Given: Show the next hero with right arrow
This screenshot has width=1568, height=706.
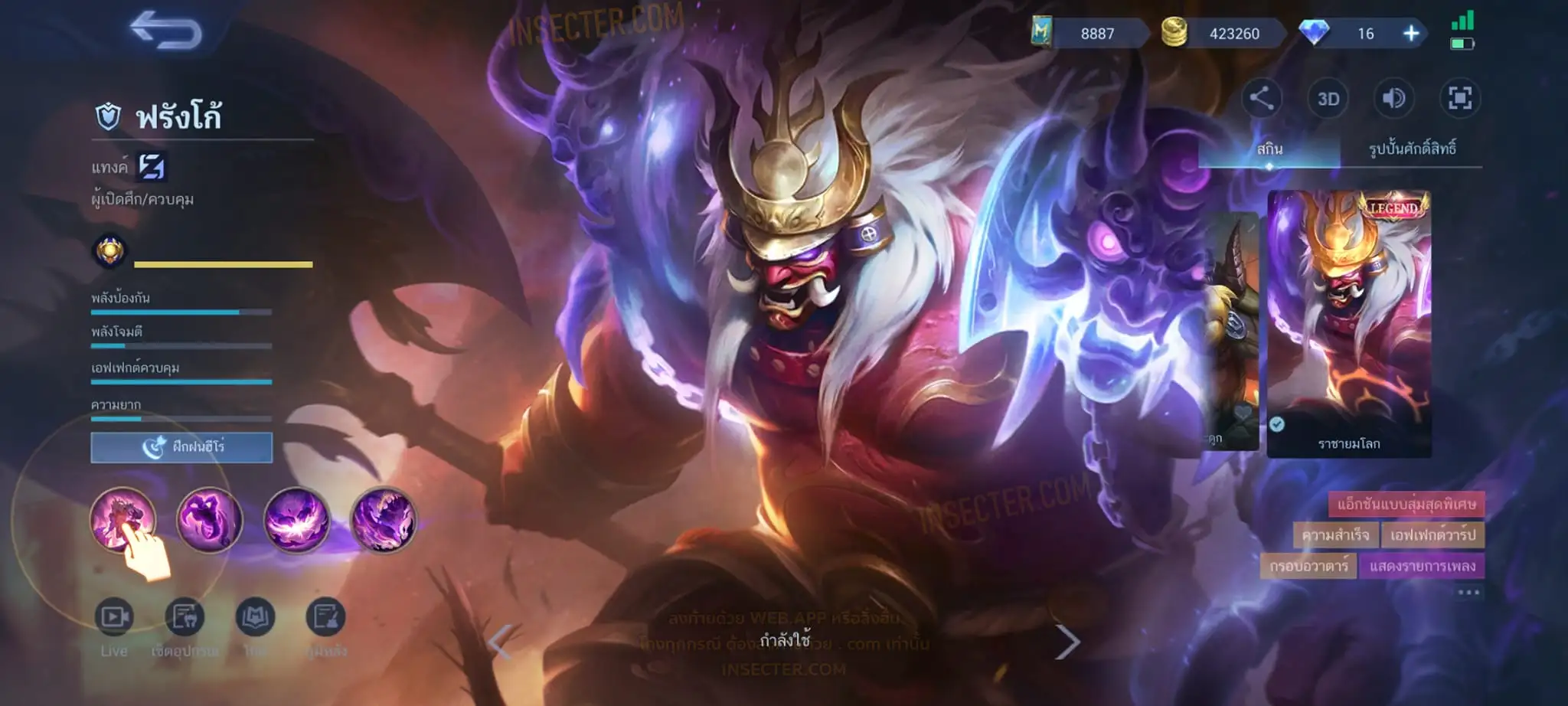Looking at the screenshot, I should coord(1067,642).
